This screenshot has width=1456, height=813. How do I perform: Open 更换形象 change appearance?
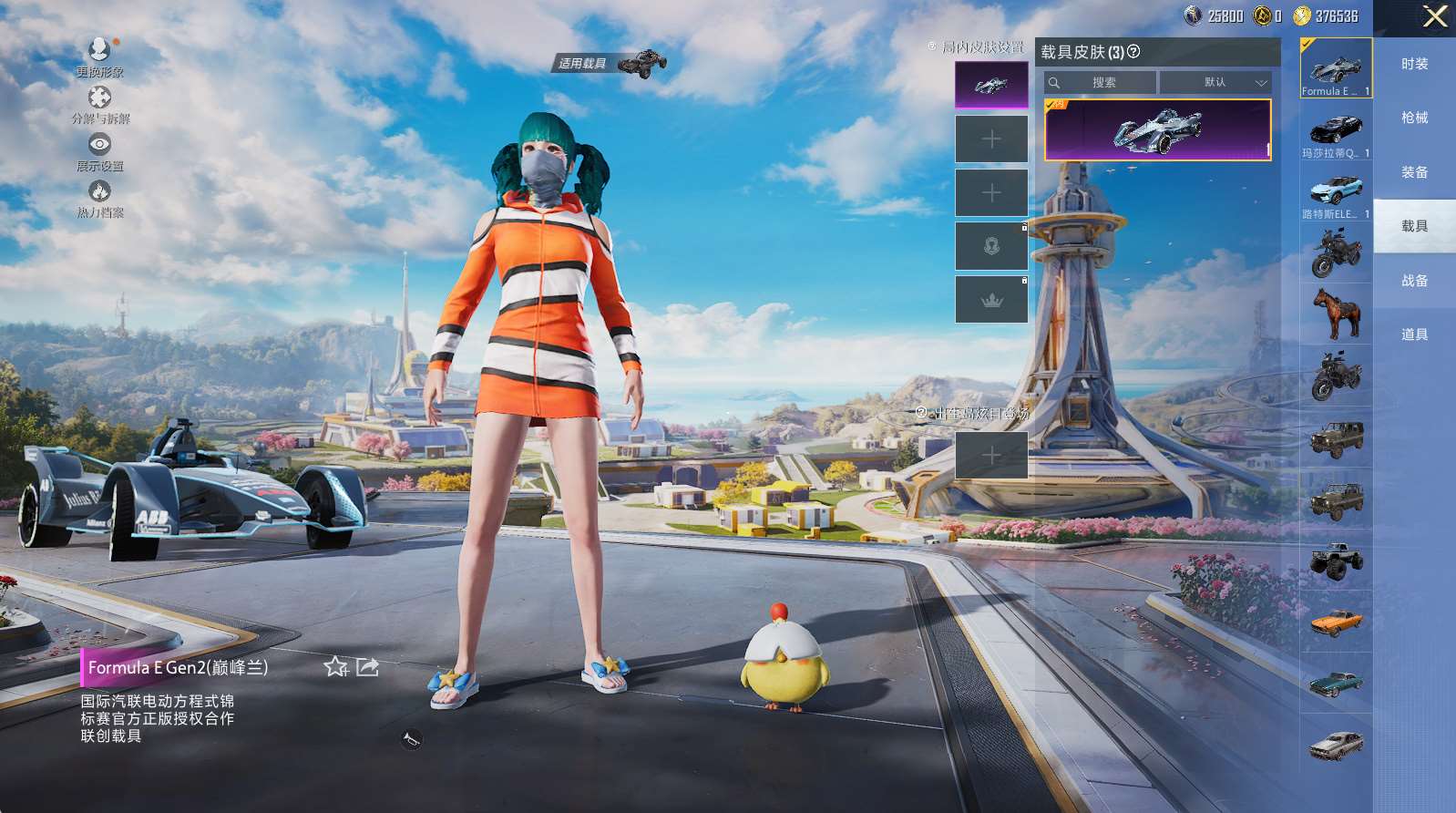[99, 57]
